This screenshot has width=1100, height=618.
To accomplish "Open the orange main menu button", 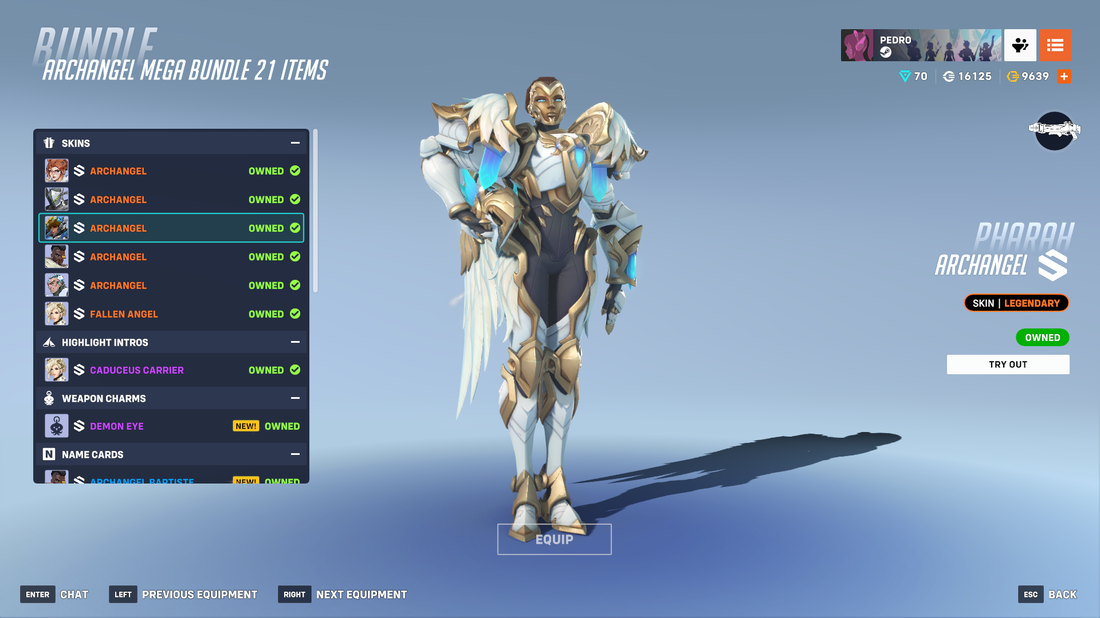I will pos(1055,46).
